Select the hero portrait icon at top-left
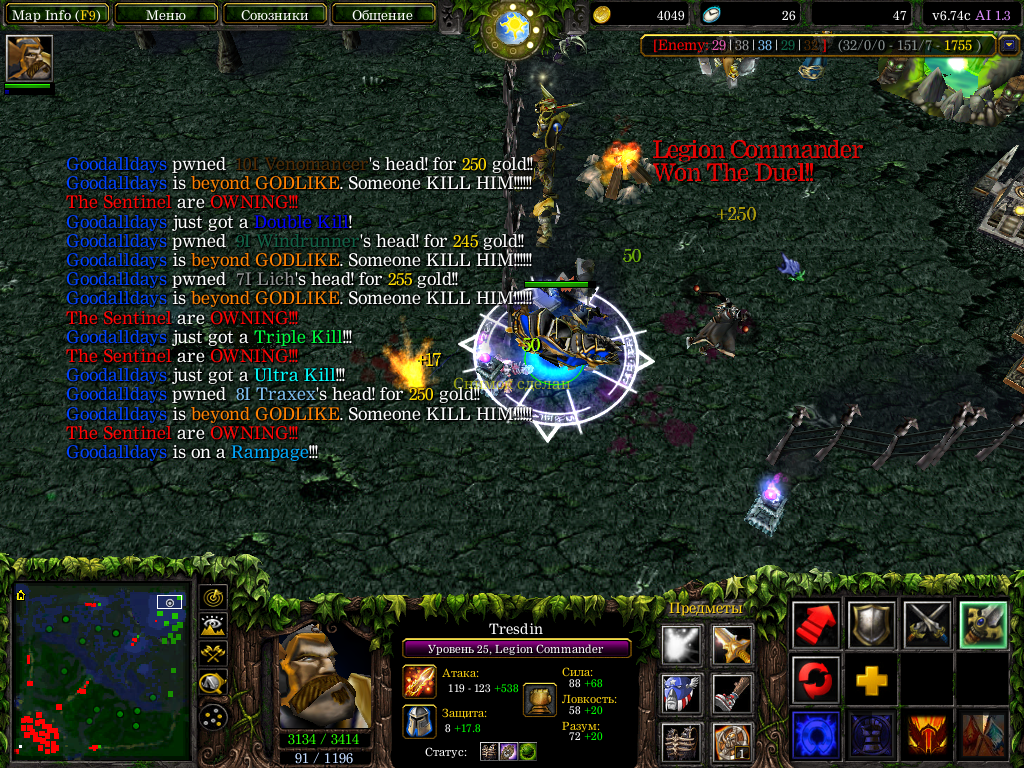This screenshot has width=1024, height=768. coord(29,59)
